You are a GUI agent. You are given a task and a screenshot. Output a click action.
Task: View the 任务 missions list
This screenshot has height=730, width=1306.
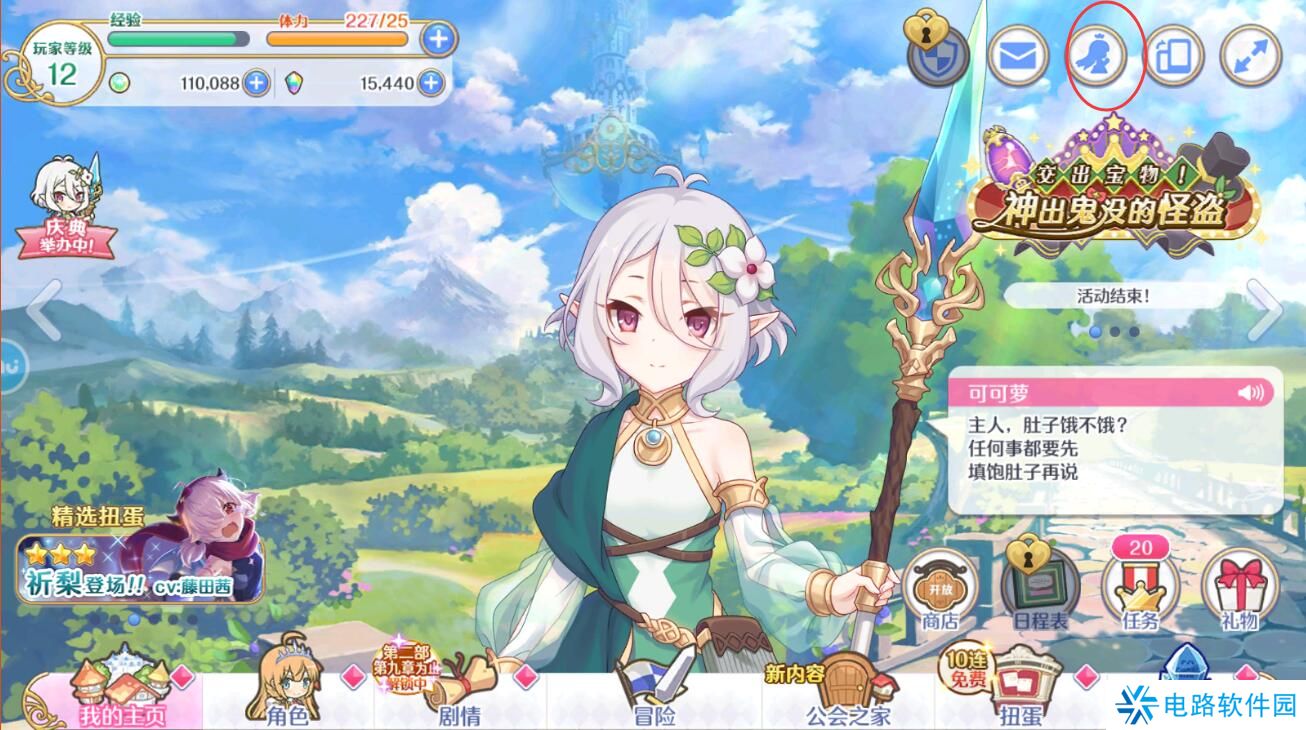point(1140,590)
